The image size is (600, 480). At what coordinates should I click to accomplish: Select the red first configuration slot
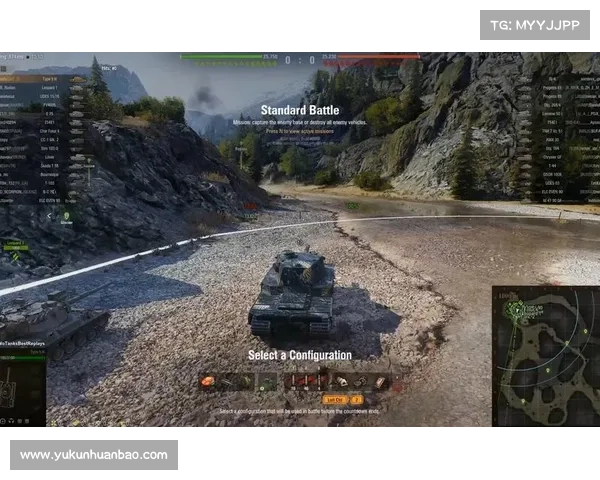click(x=208, y=382)
